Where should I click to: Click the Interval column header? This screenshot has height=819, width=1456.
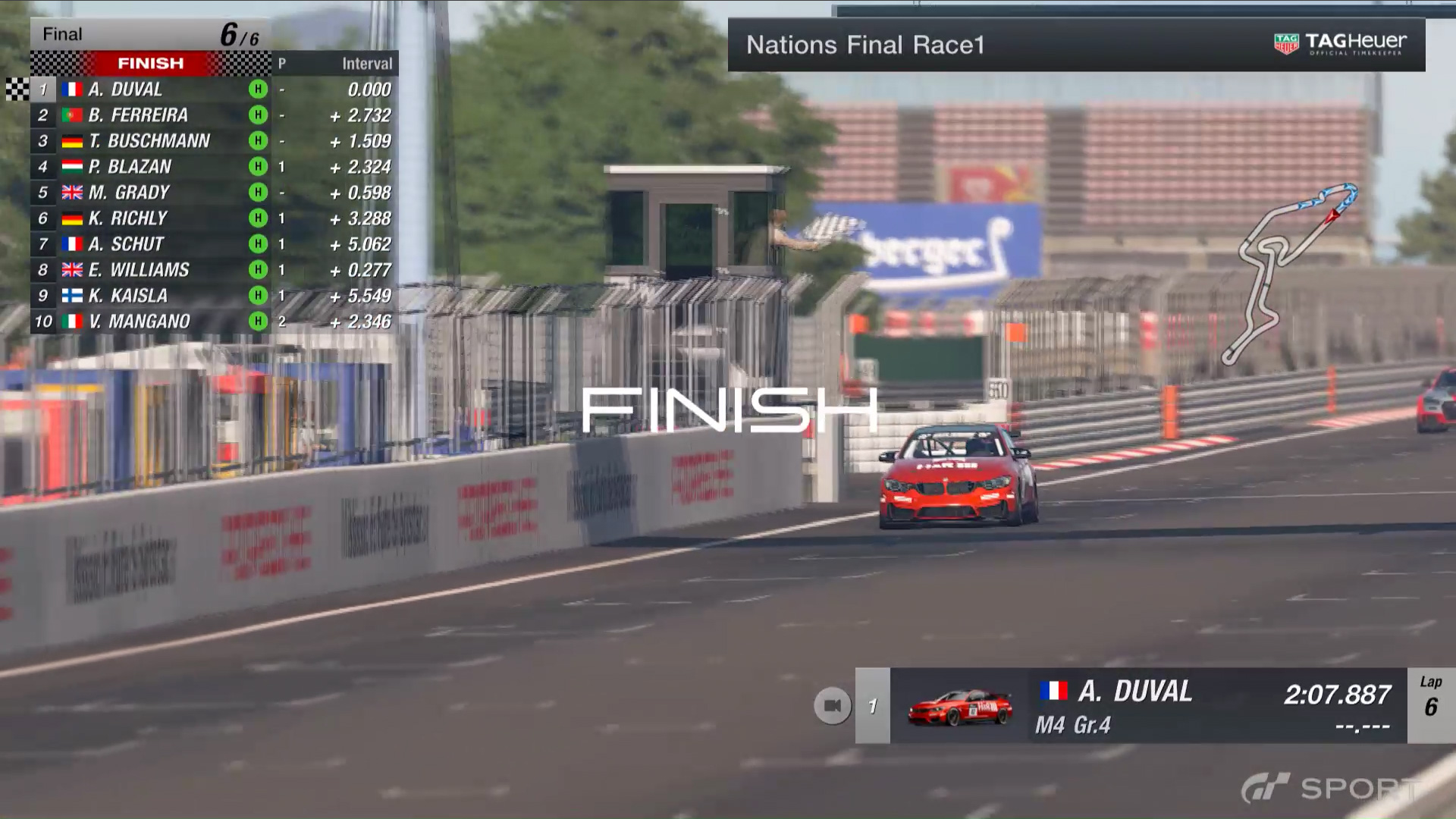tap(367, 64)
